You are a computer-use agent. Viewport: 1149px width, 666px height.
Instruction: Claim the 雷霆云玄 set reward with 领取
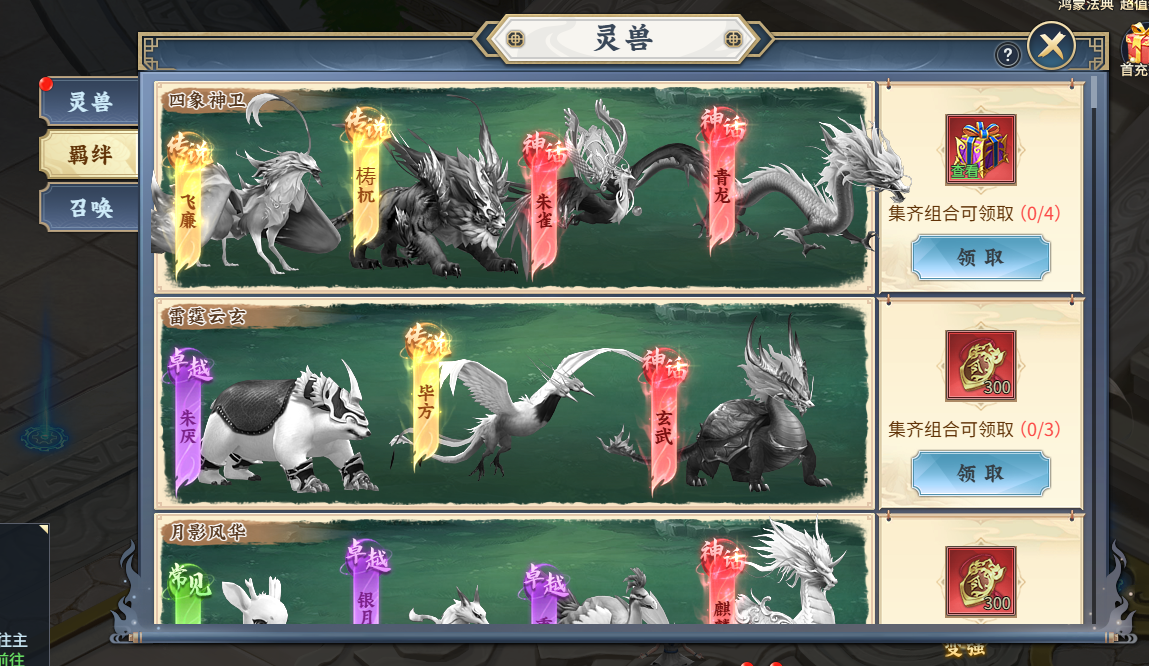click(x=980, y=473)
